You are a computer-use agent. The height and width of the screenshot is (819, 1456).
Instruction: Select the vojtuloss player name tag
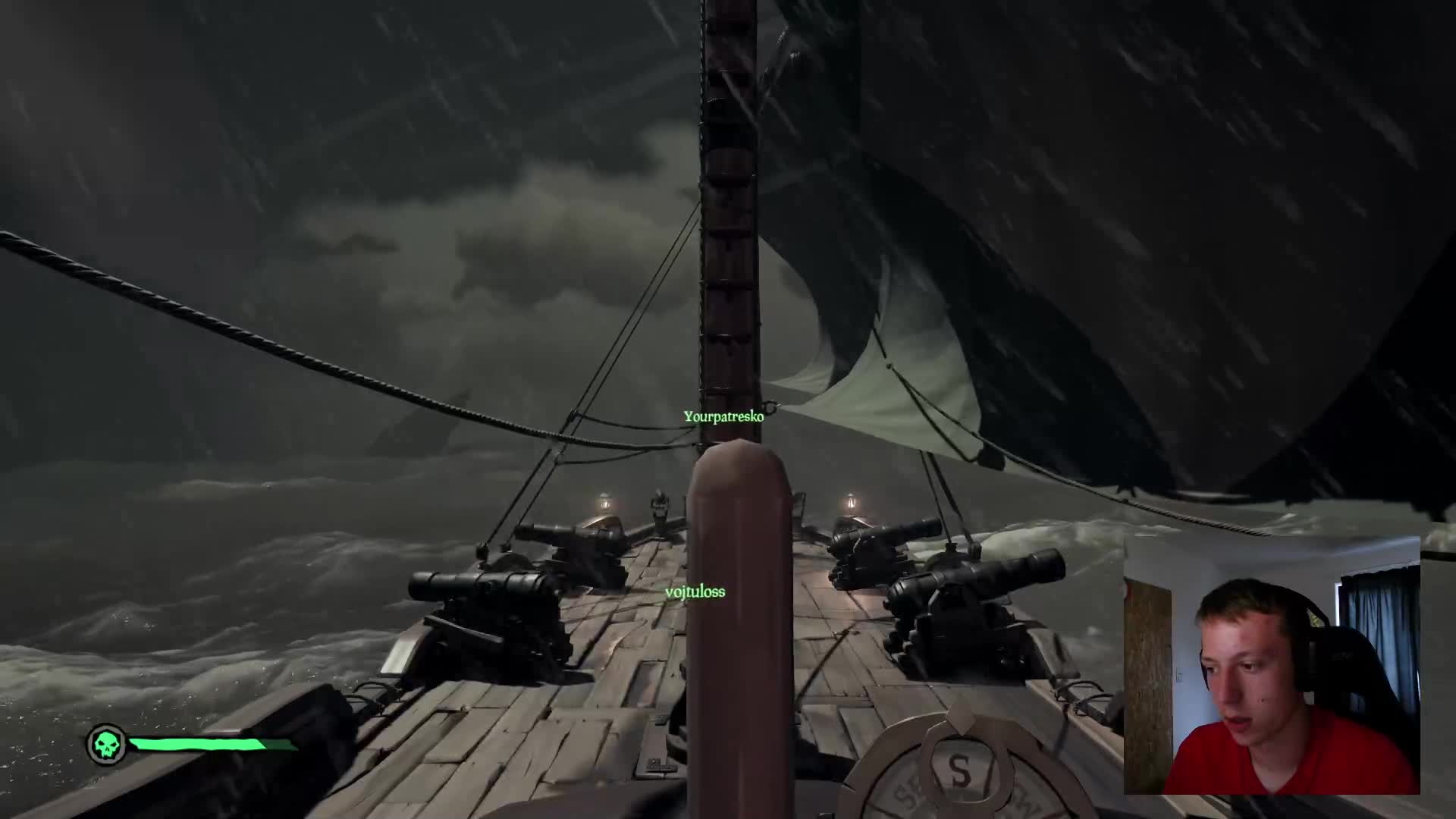(x=695, y=591)
